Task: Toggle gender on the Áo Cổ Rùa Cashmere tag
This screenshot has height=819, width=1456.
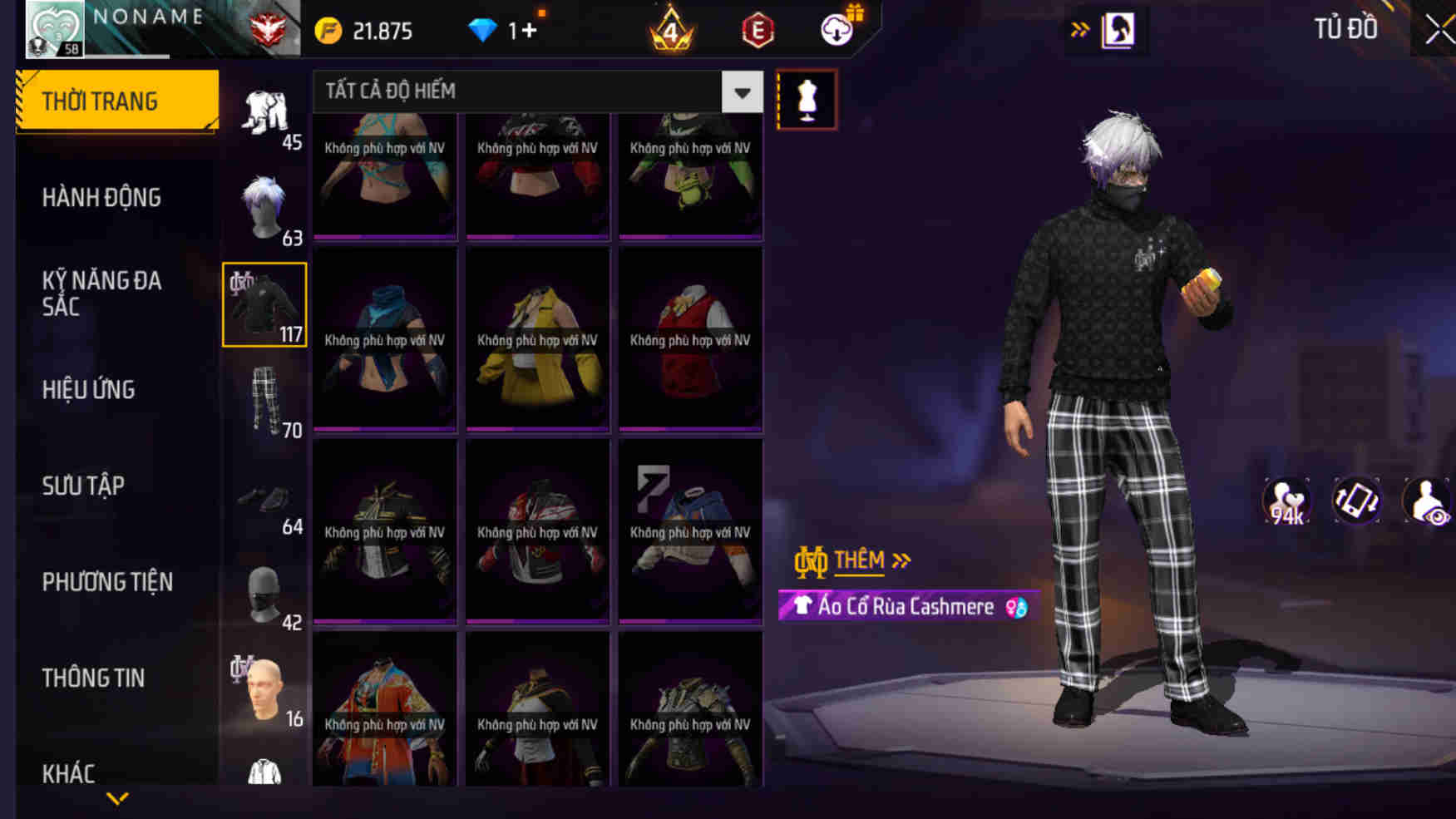Action: pyautogui.click(x=1014, y=606)
